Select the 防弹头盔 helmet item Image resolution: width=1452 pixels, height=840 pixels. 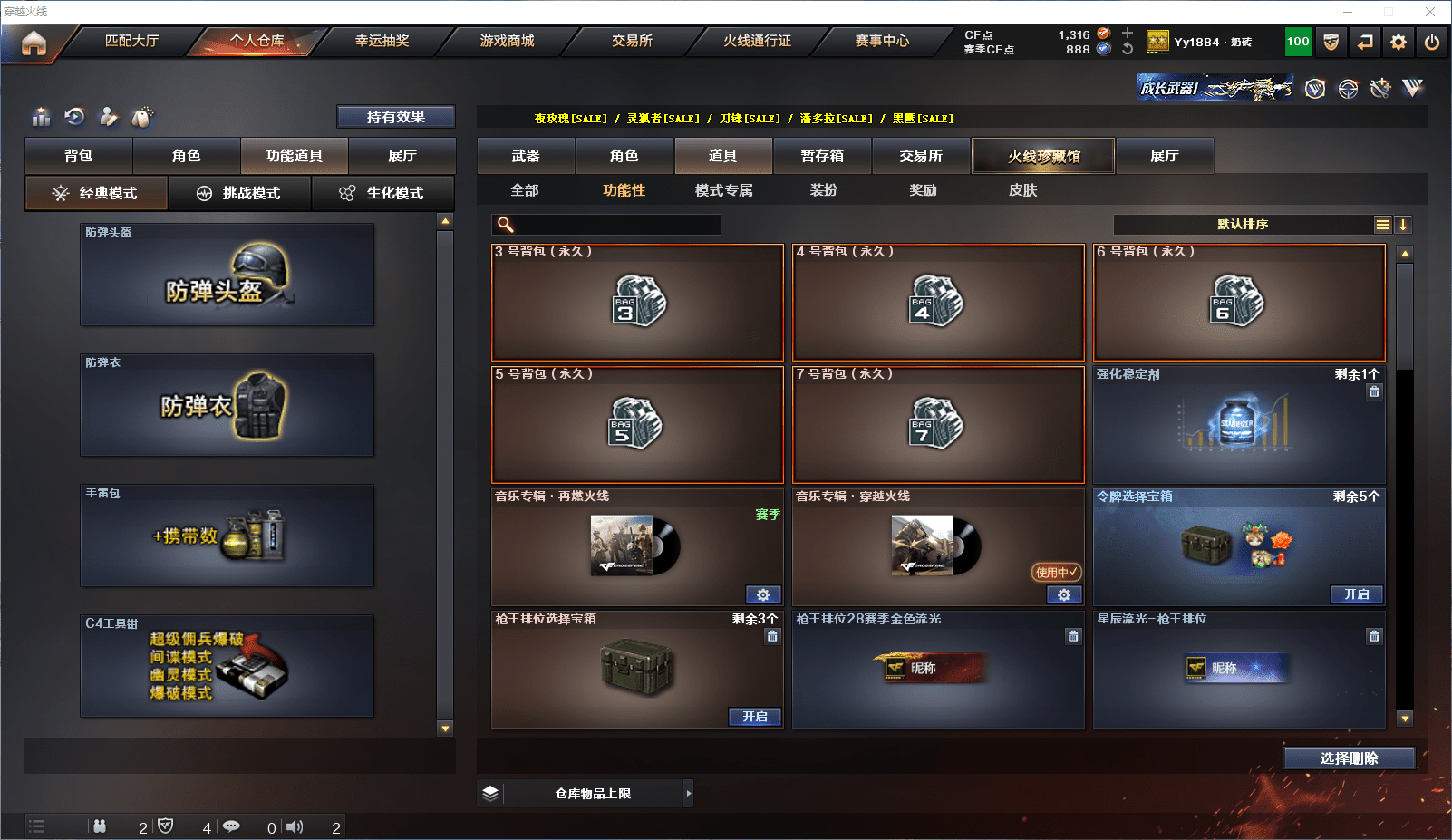coord(227,275)
